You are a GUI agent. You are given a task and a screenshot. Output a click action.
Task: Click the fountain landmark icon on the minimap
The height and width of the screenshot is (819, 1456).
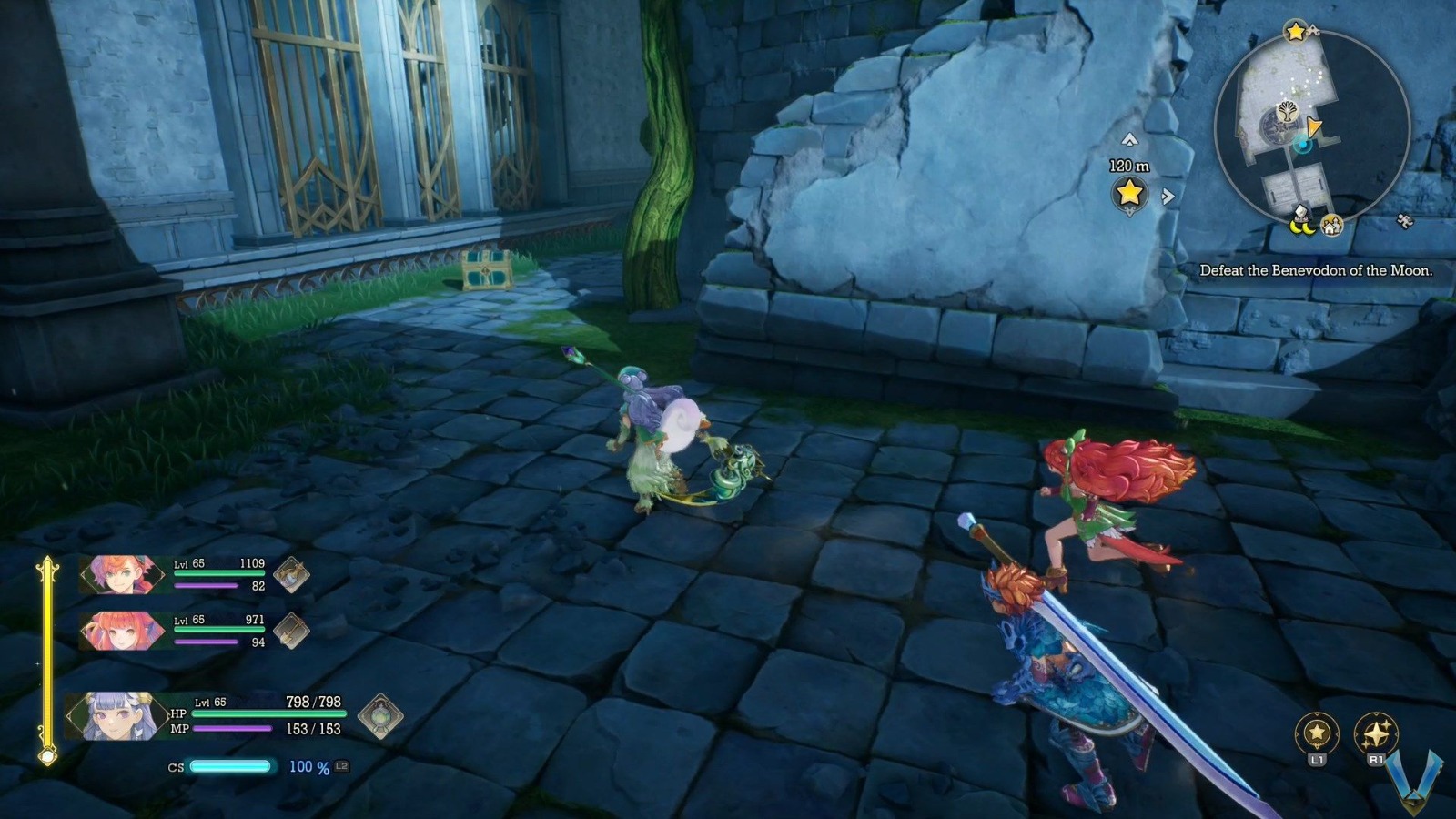coord(1287,110)
